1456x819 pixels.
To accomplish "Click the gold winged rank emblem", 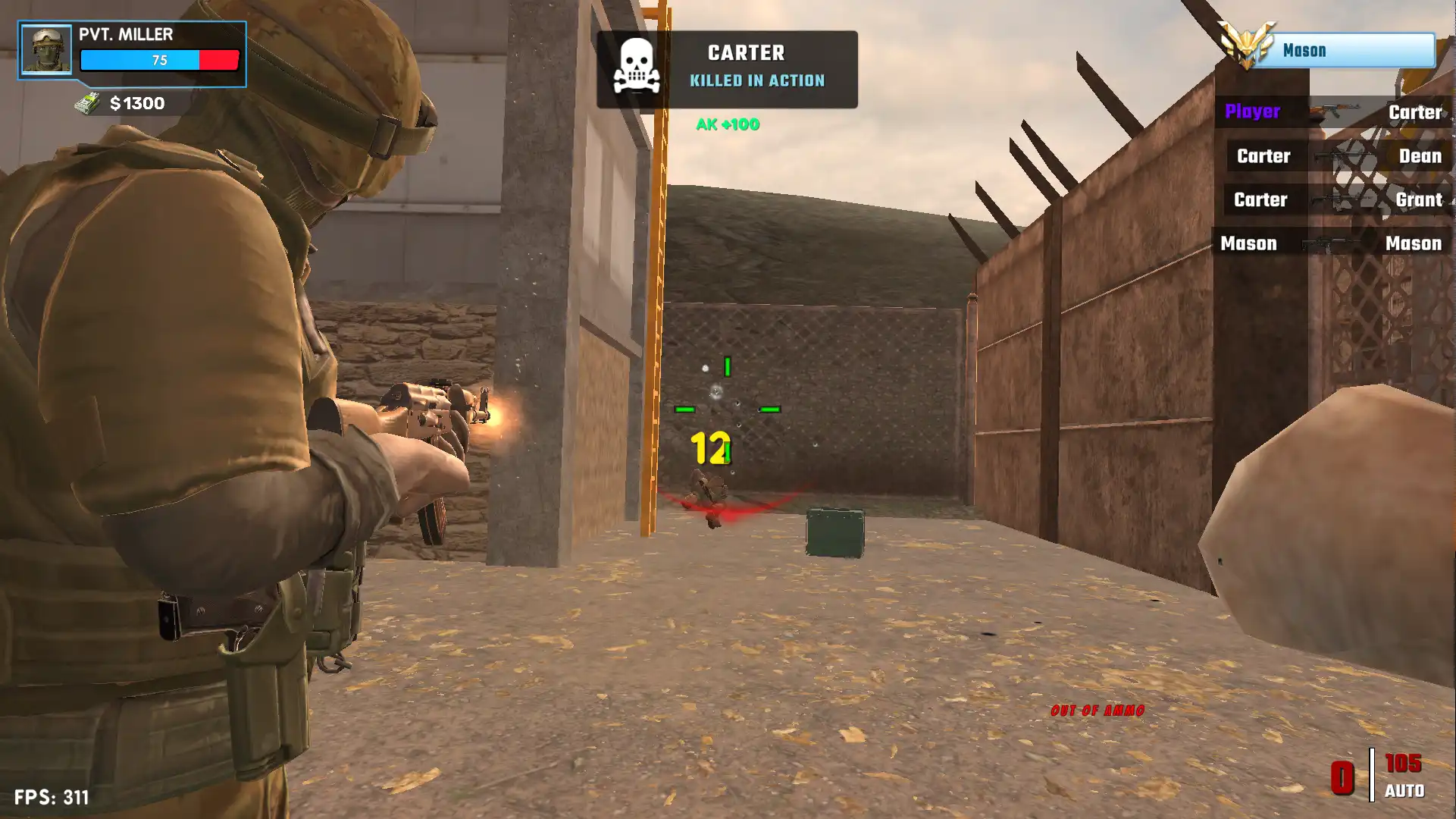I will click(1245, 45).
